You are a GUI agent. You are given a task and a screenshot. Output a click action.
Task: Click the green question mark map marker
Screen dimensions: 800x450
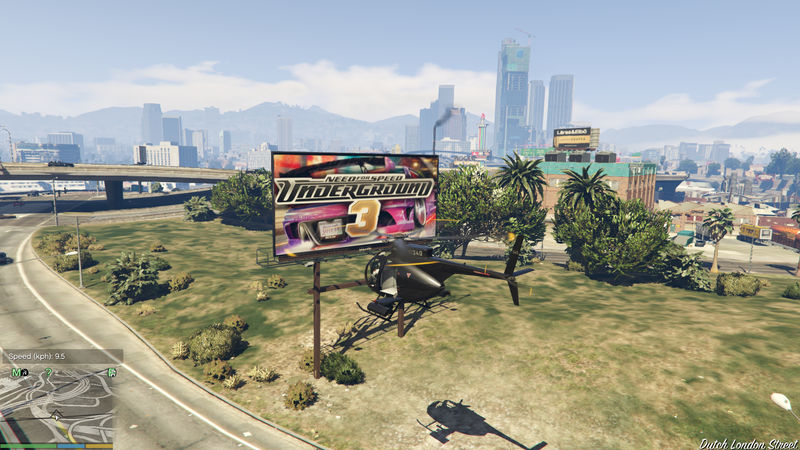click(x=47, y=372)
